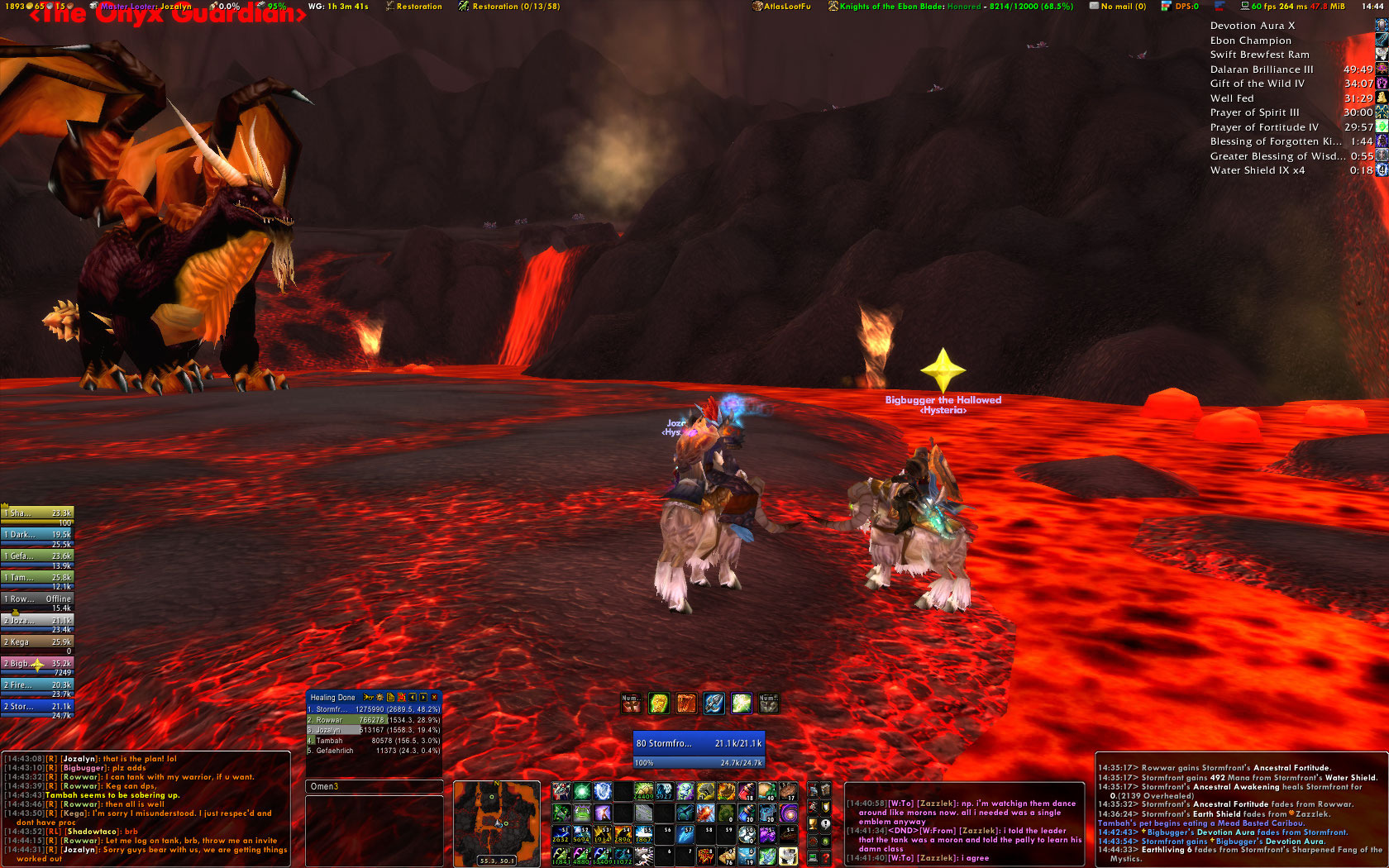Click the Well Fed buff entry

click(x=1232, y=98)
